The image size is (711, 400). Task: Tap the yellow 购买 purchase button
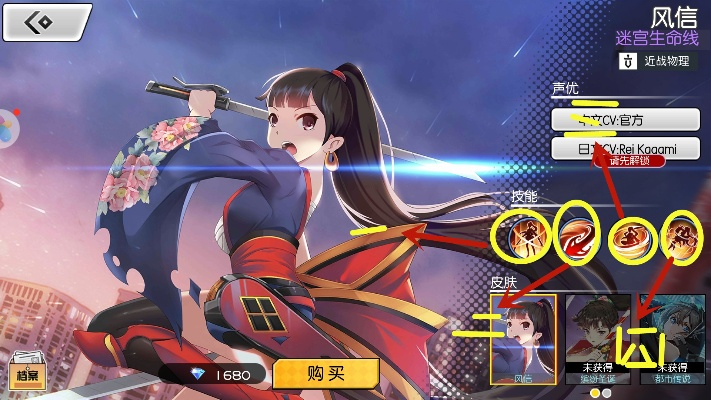[x=326, y=373]
